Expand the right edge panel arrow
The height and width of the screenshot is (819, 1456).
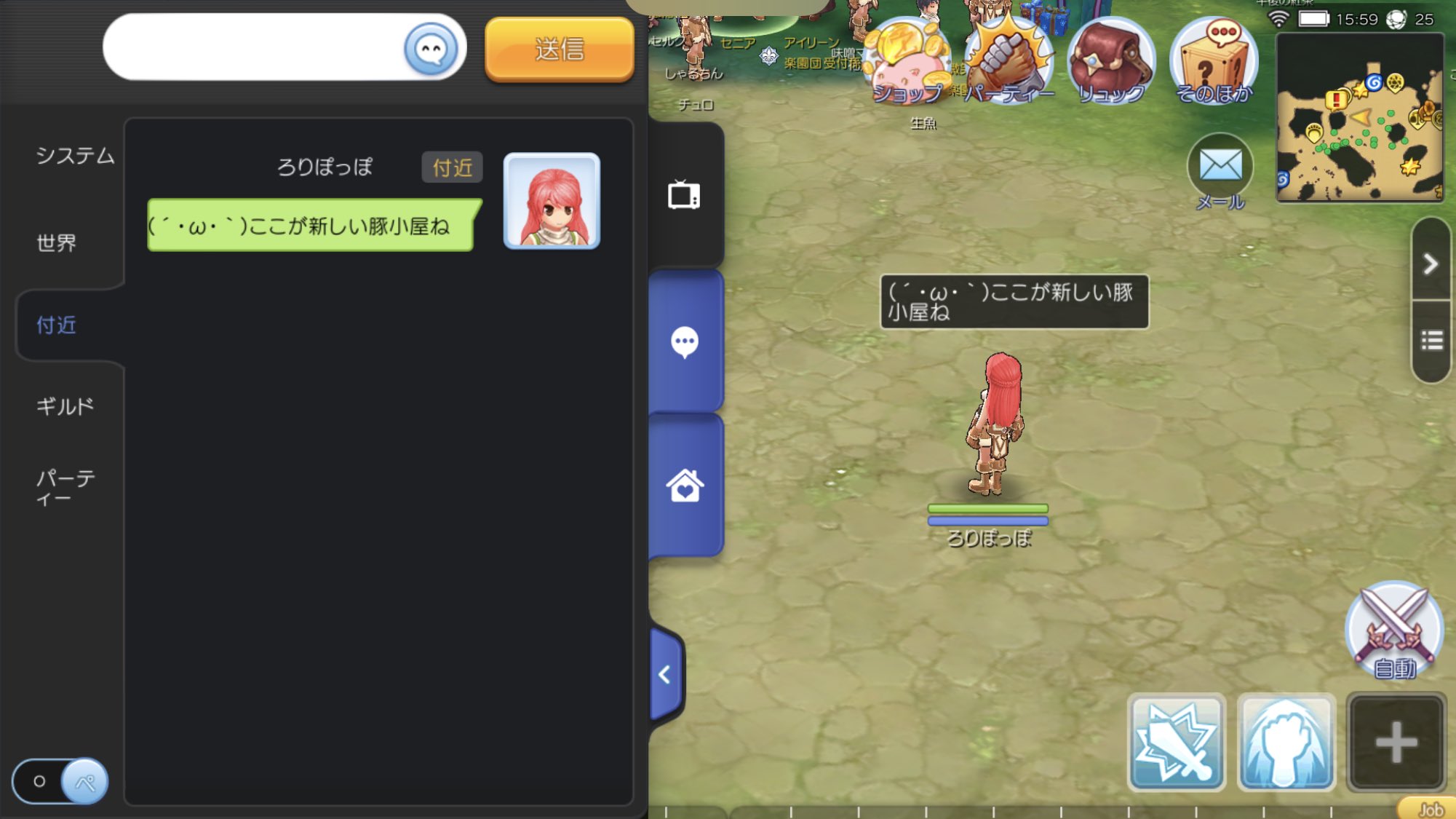click(1431, 262)
